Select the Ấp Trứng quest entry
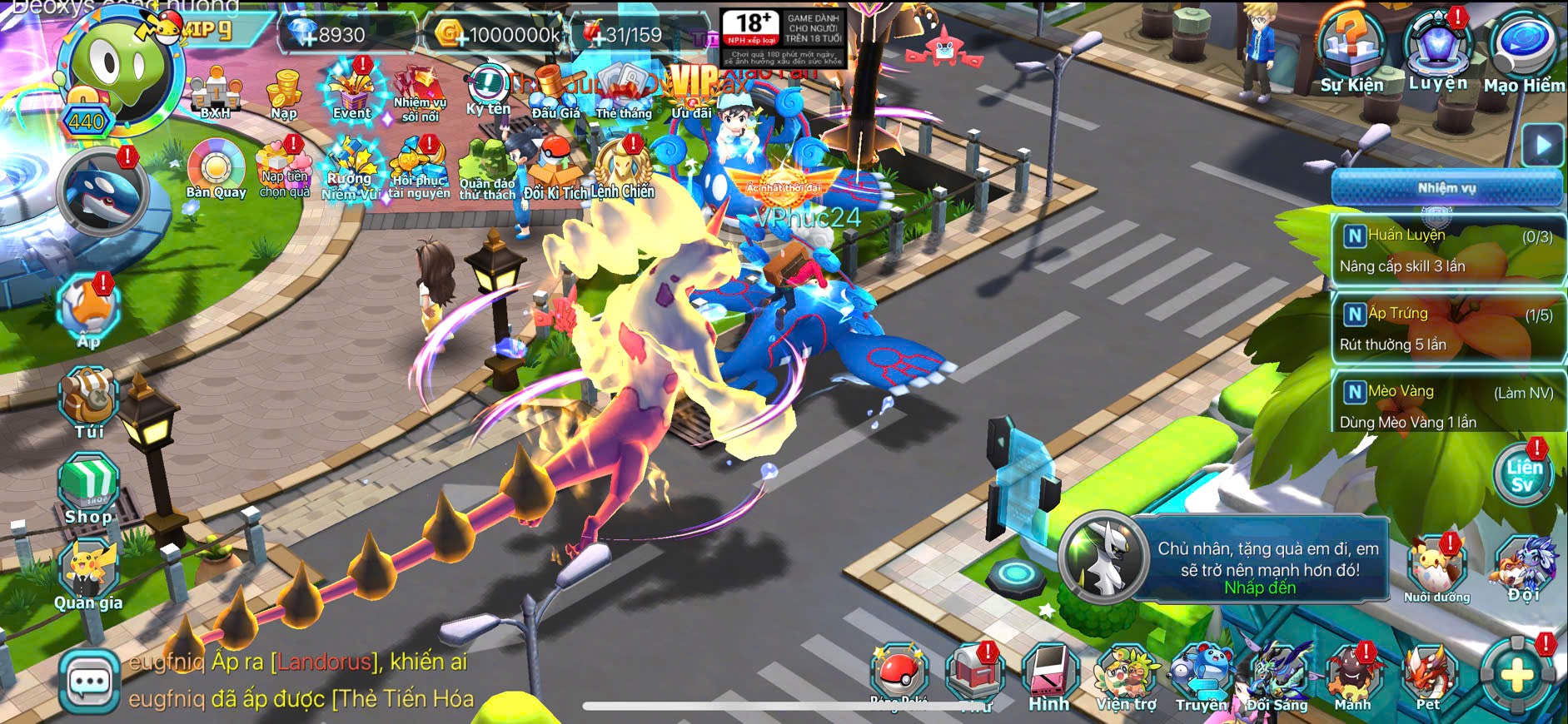This screenshot has height=724, width=1568. pyautogui.click(x=1447, y=329)
